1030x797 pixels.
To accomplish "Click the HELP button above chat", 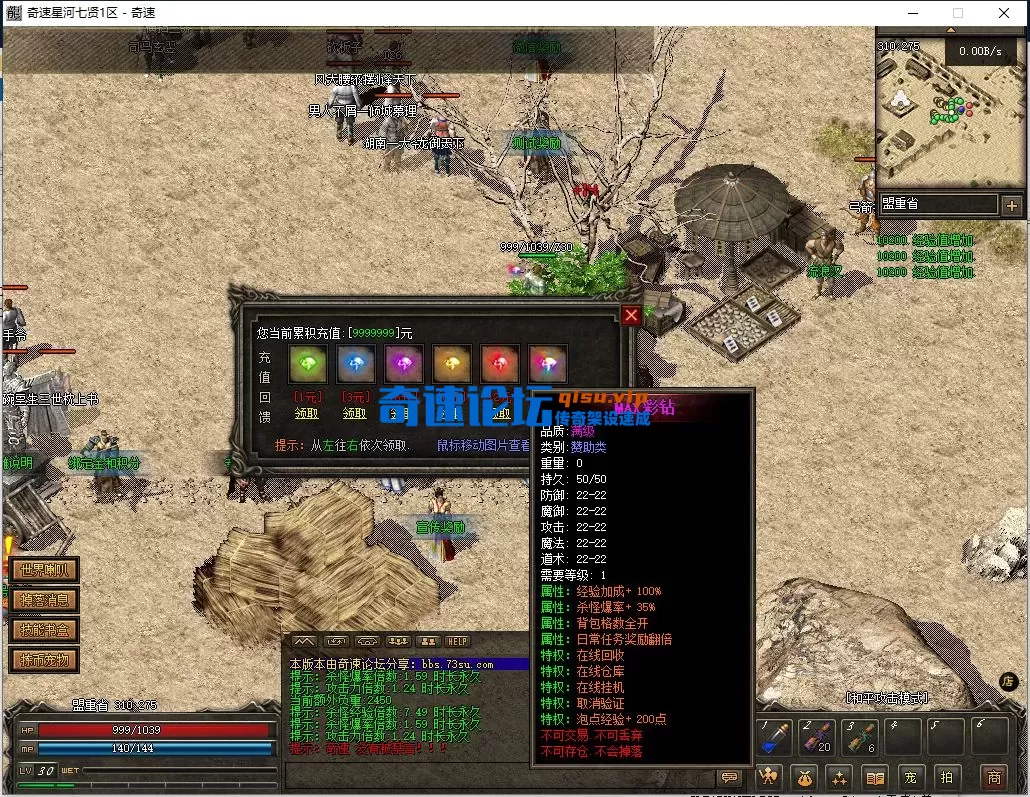I will point(457,641).
